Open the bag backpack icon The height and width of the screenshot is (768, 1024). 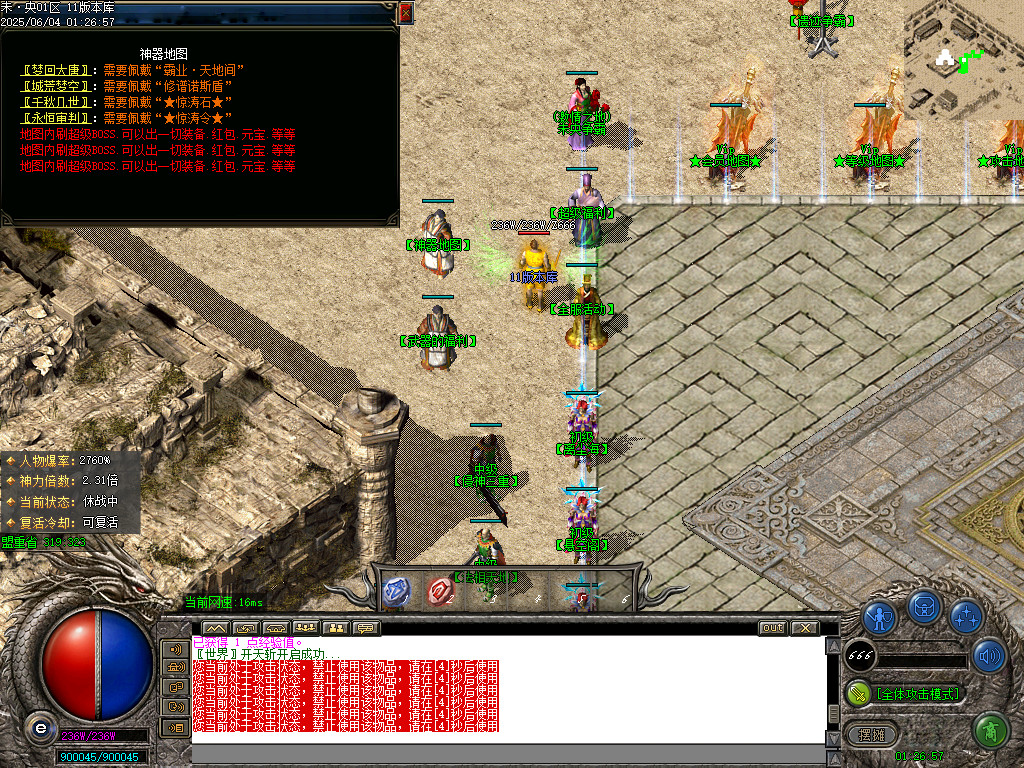tap(926, 608)
